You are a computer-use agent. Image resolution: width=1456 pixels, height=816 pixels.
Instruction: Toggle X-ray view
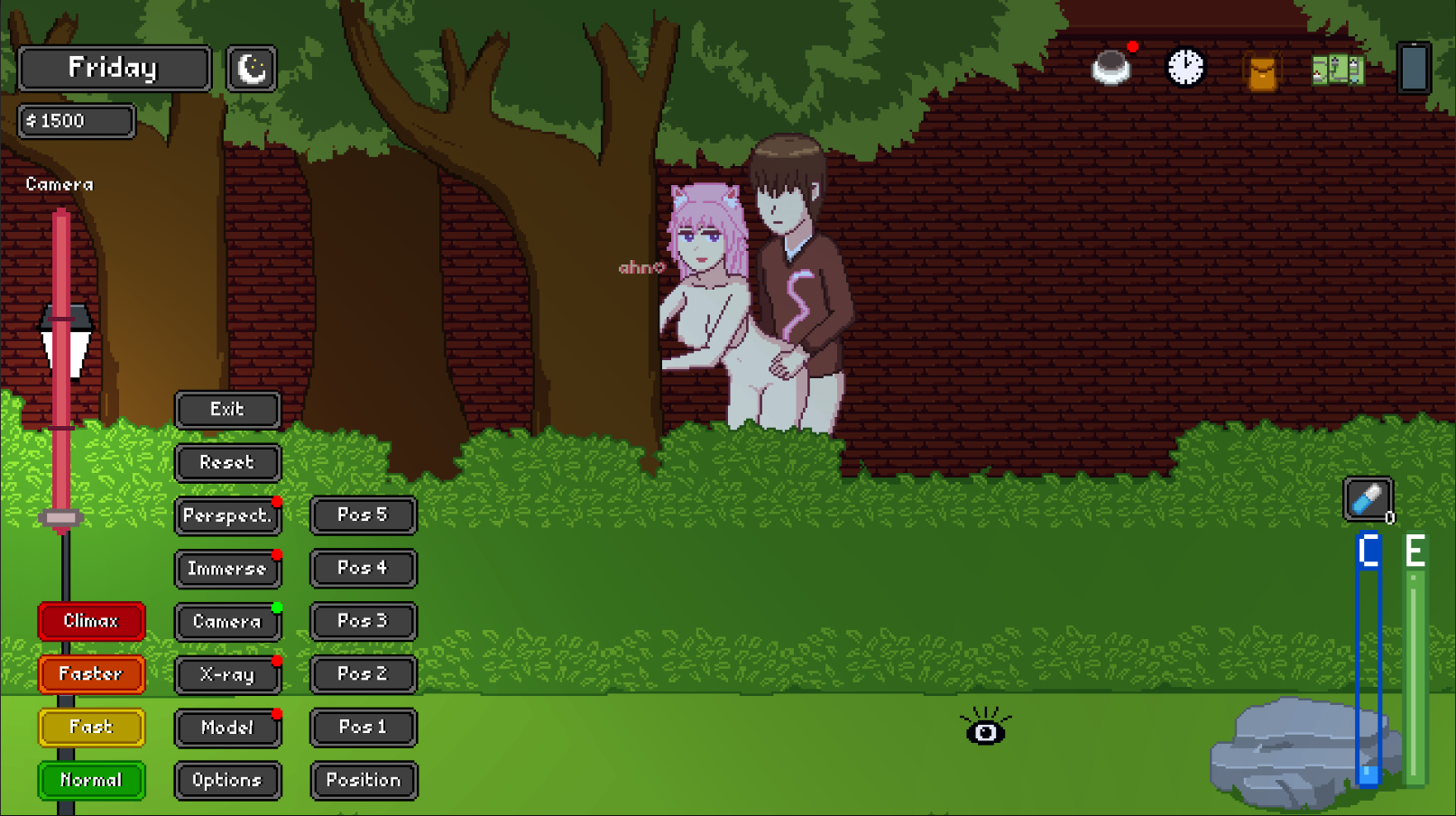point(227,674)
